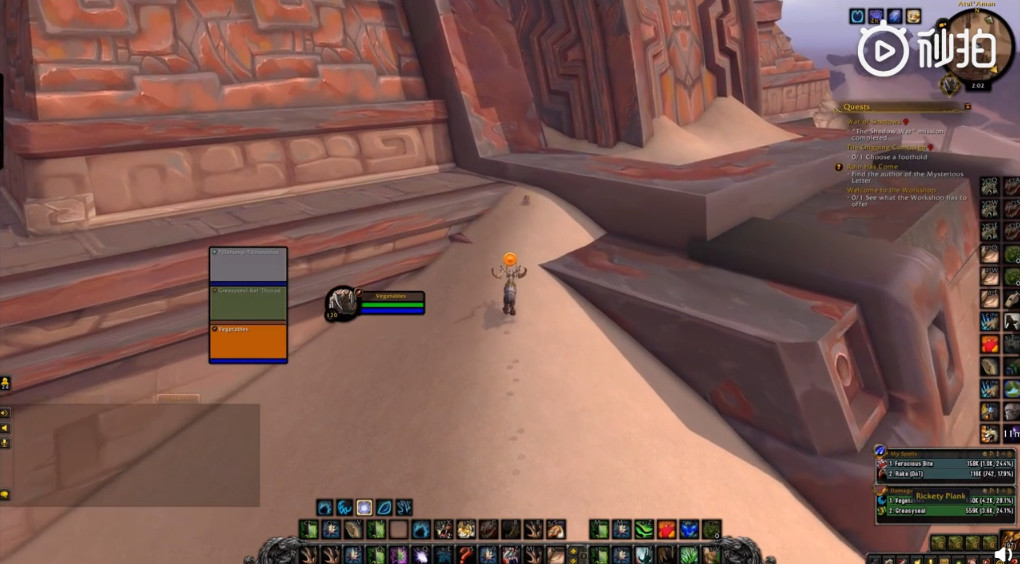Select the Vegetables orange party frame
1020x564 pixels.
click(x=248, y=341)
